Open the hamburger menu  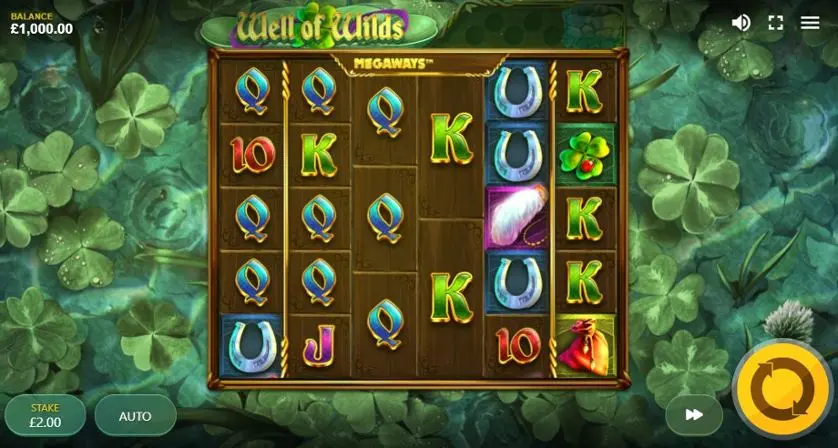(x=810, y=22)
